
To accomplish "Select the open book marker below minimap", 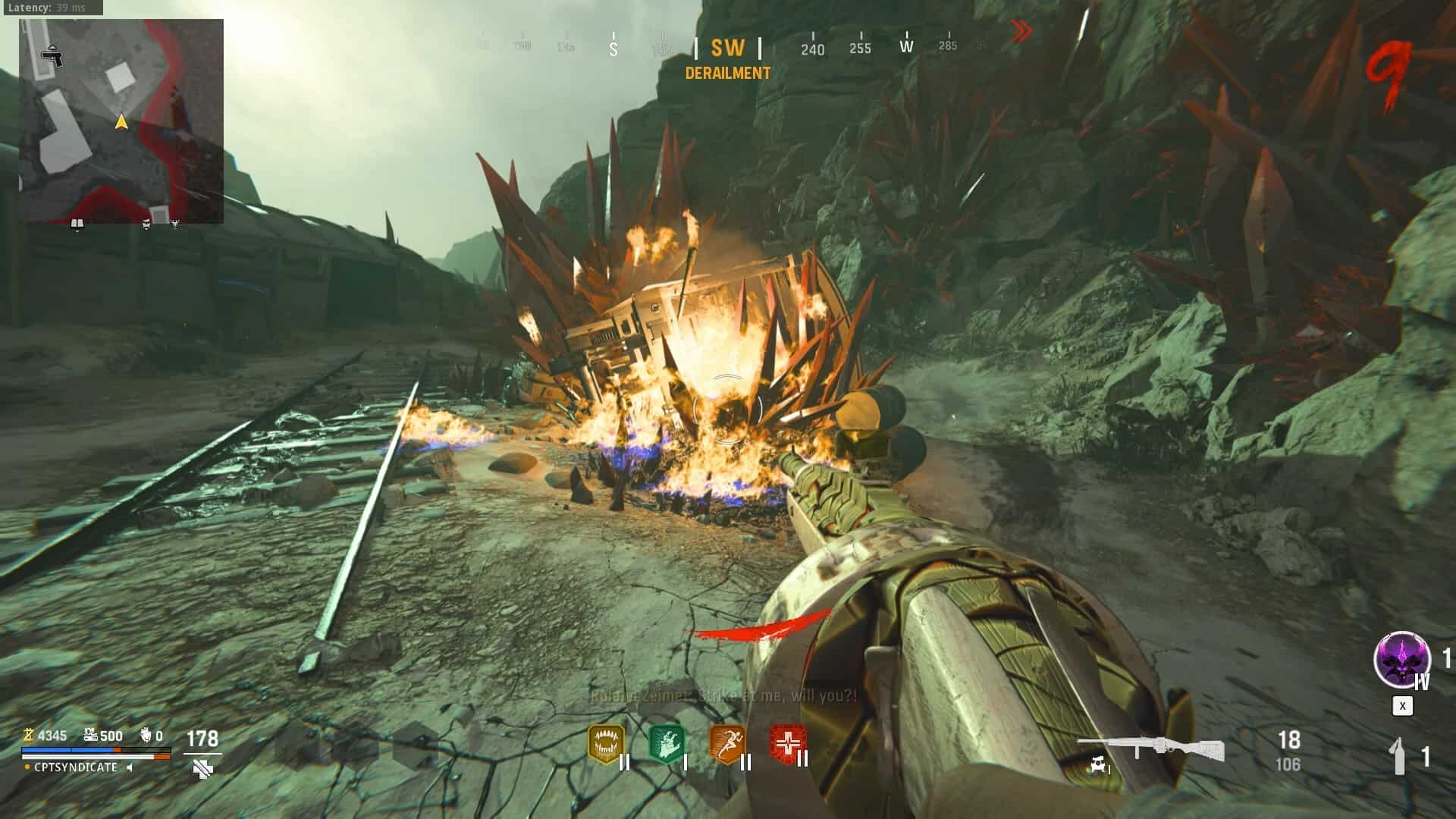I will pyautogui.click(x=77, y=224).
